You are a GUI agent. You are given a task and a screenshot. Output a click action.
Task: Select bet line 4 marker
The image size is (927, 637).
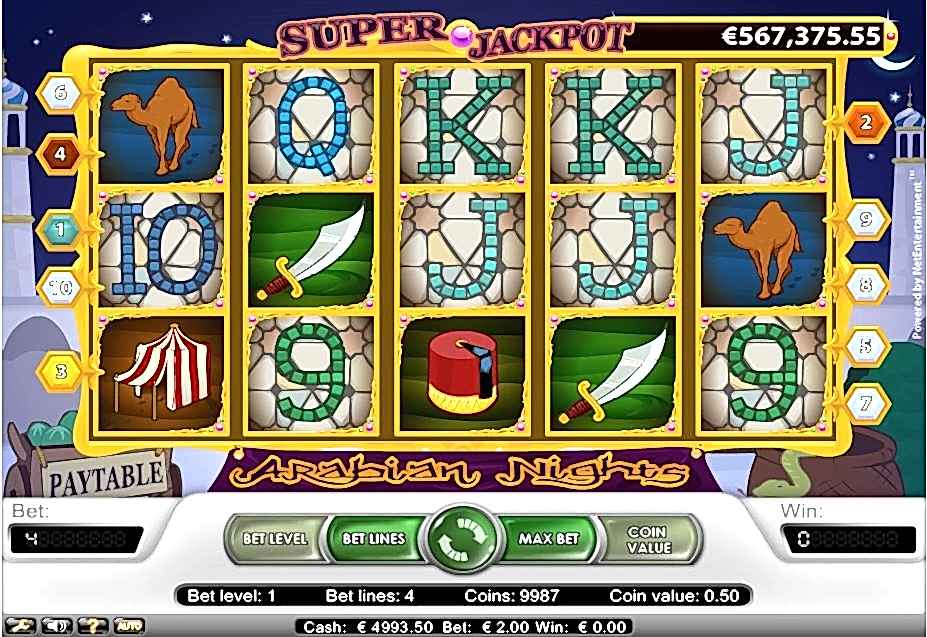pos(59,154)
